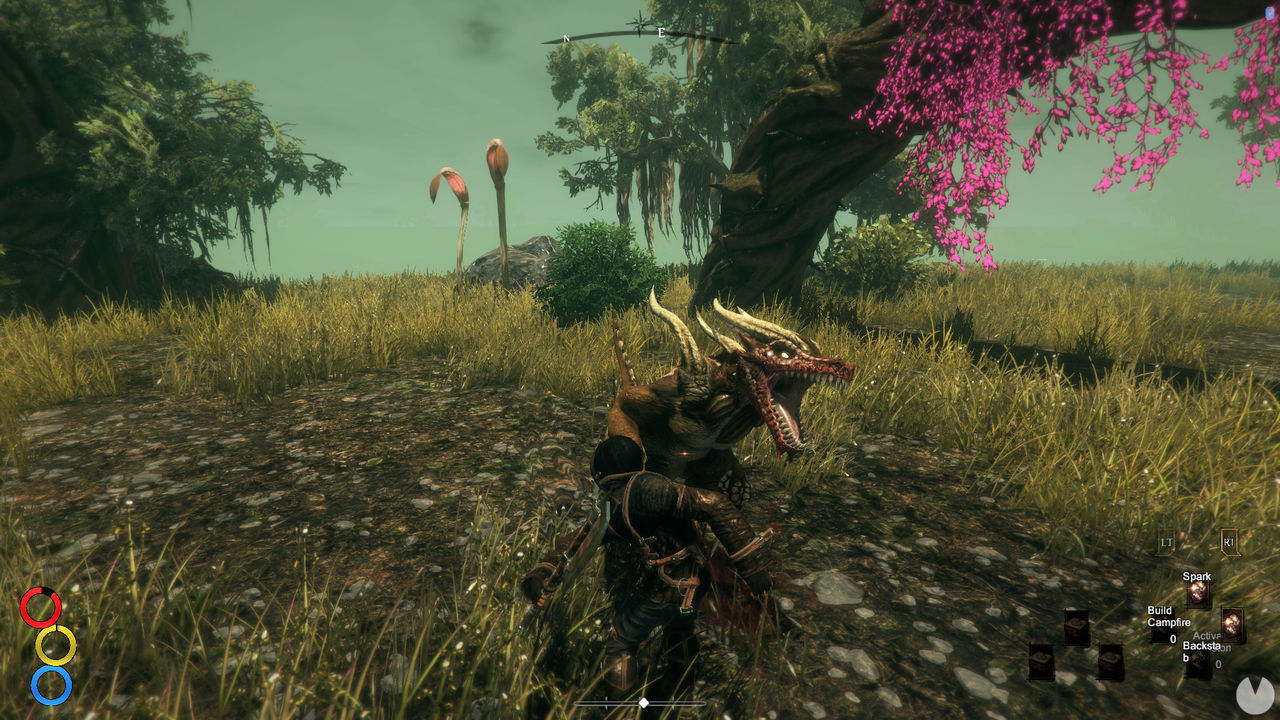The height and width of the screenshot is (720, 1280).
Task: Select the Spark skill icon
Action: [1199, 594]
